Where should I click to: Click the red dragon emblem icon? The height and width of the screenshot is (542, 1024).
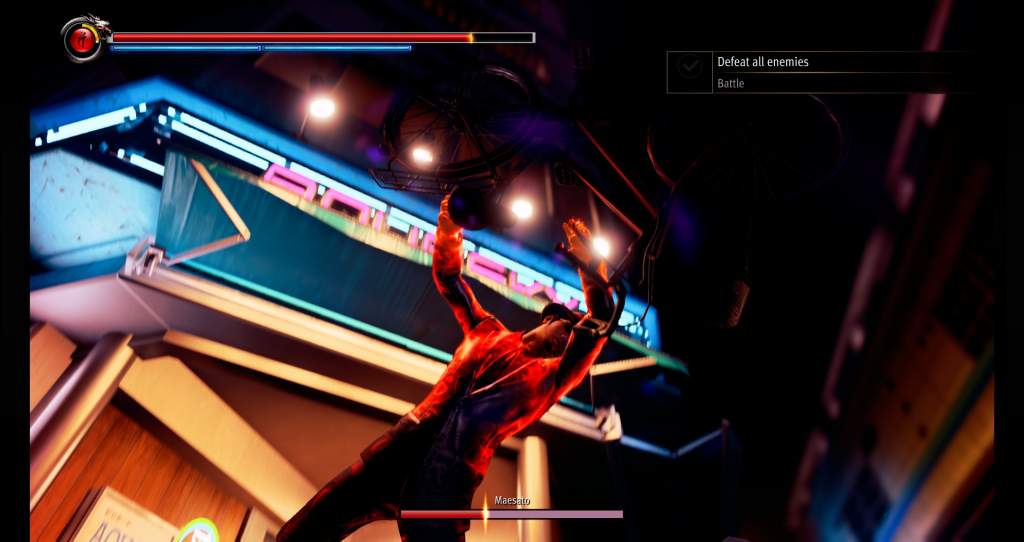tap(83, 39)
